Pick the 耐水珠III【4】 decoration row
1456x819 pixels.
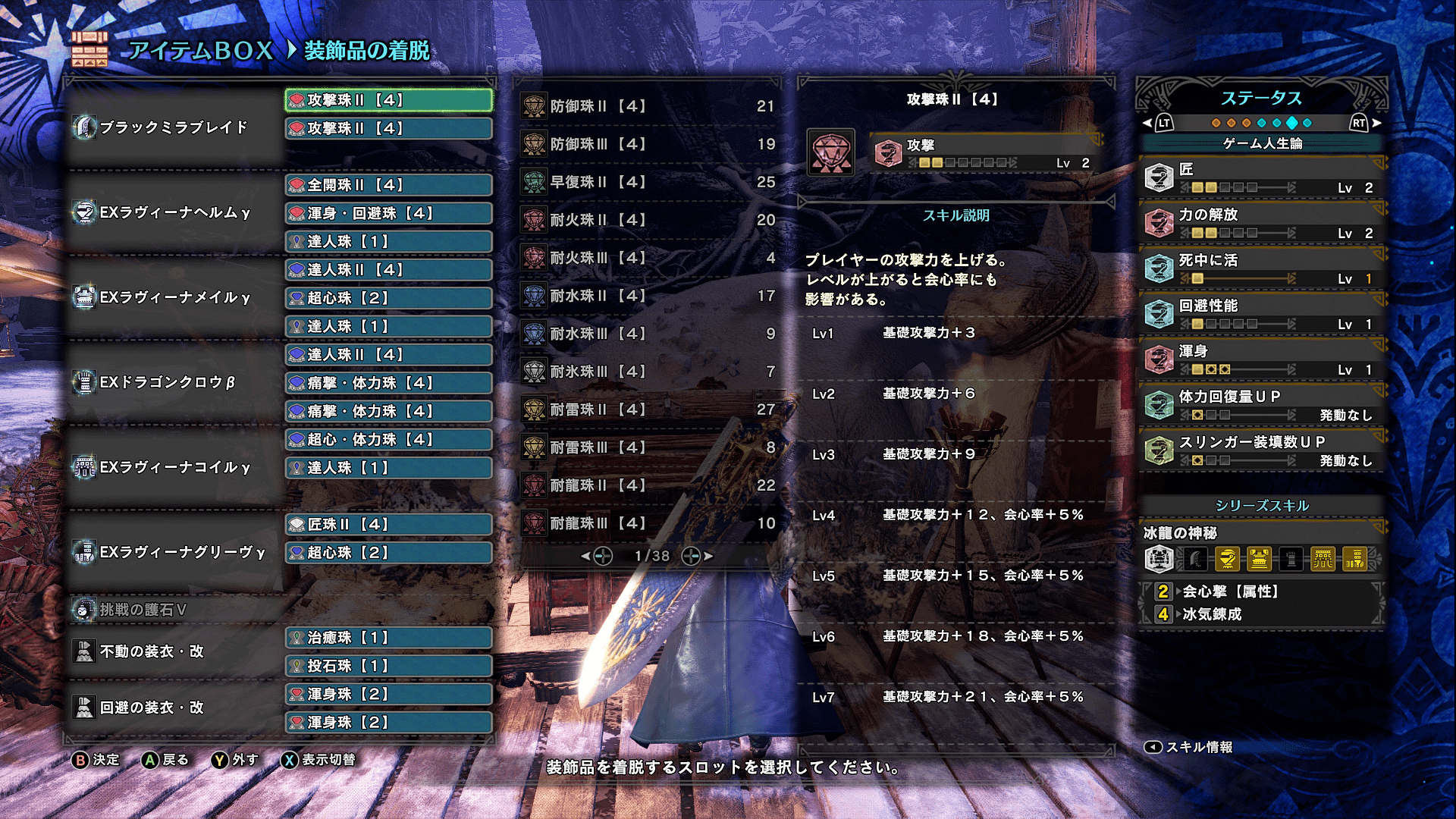[x=648, y=334]
